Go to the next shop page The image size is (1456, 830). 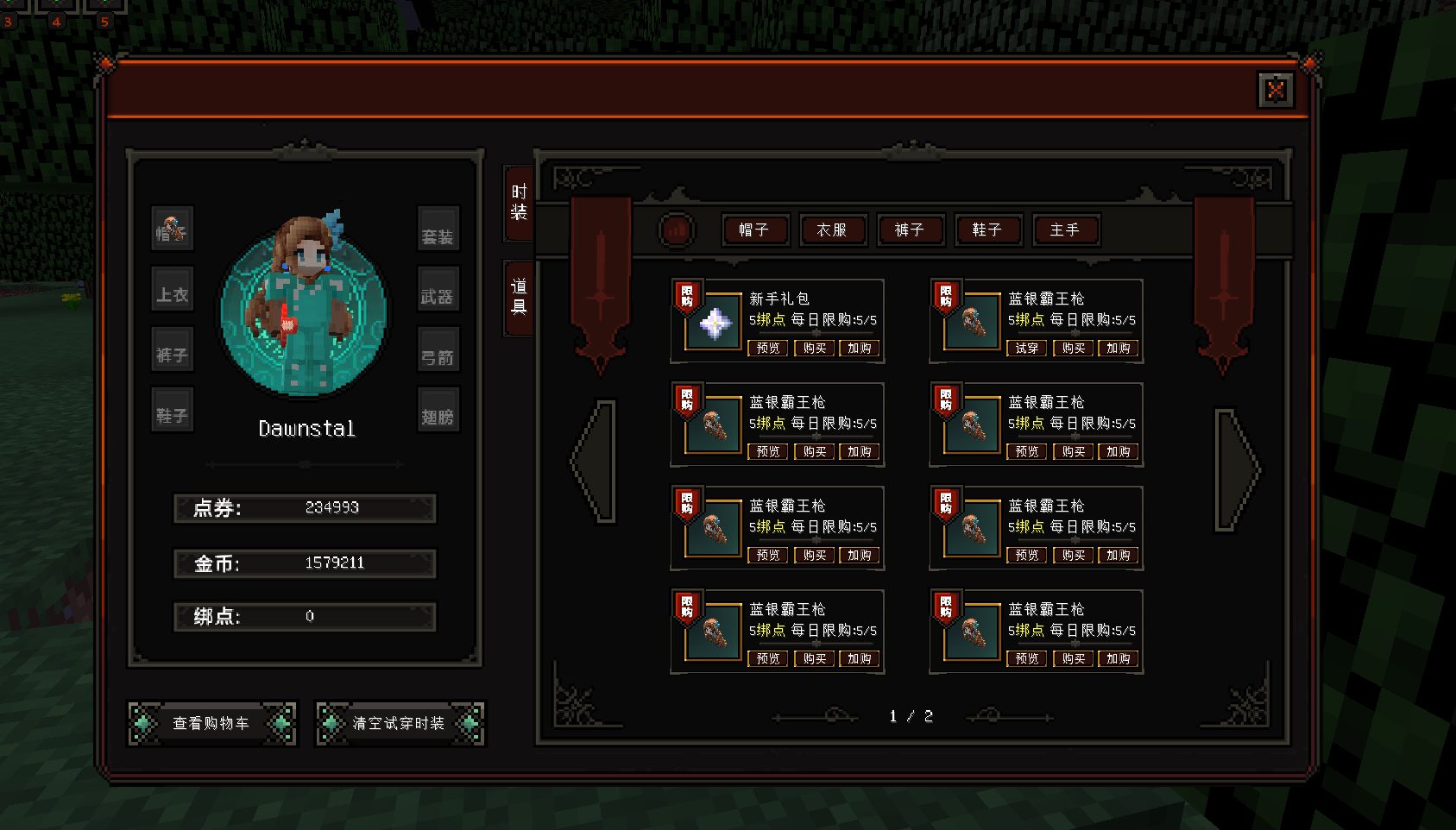pyautogui.click(x=1238, y=469)
